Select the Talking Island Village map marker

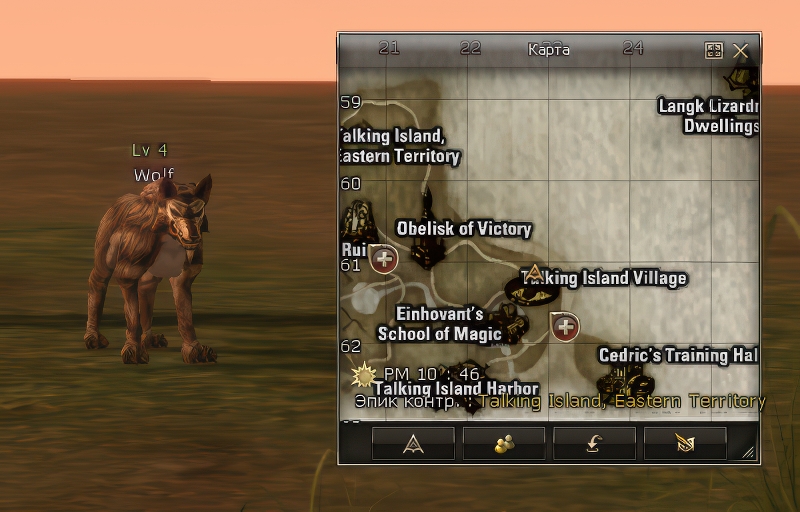tap(534, 283)
